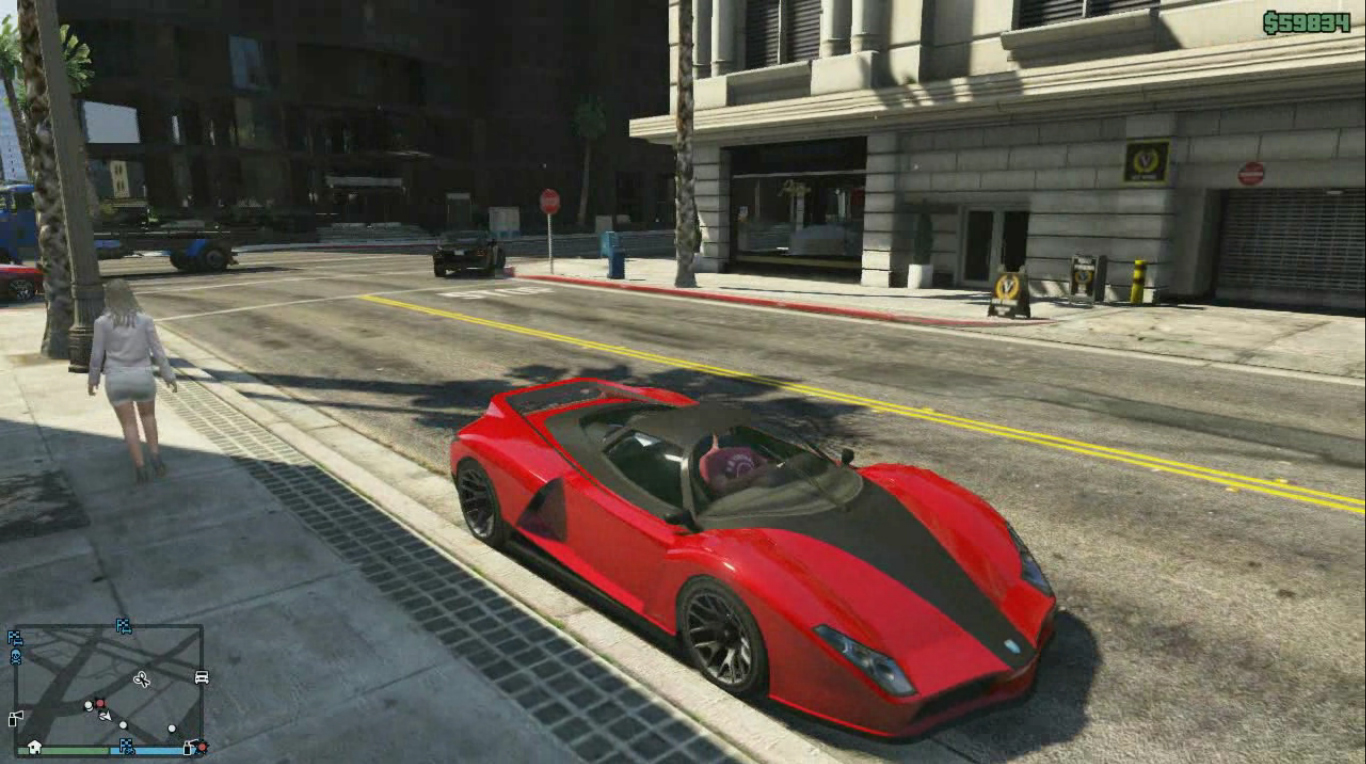Click the white car blip on minimap
Viewport: 1366px width, 764px height.
(x=201, y=677)
